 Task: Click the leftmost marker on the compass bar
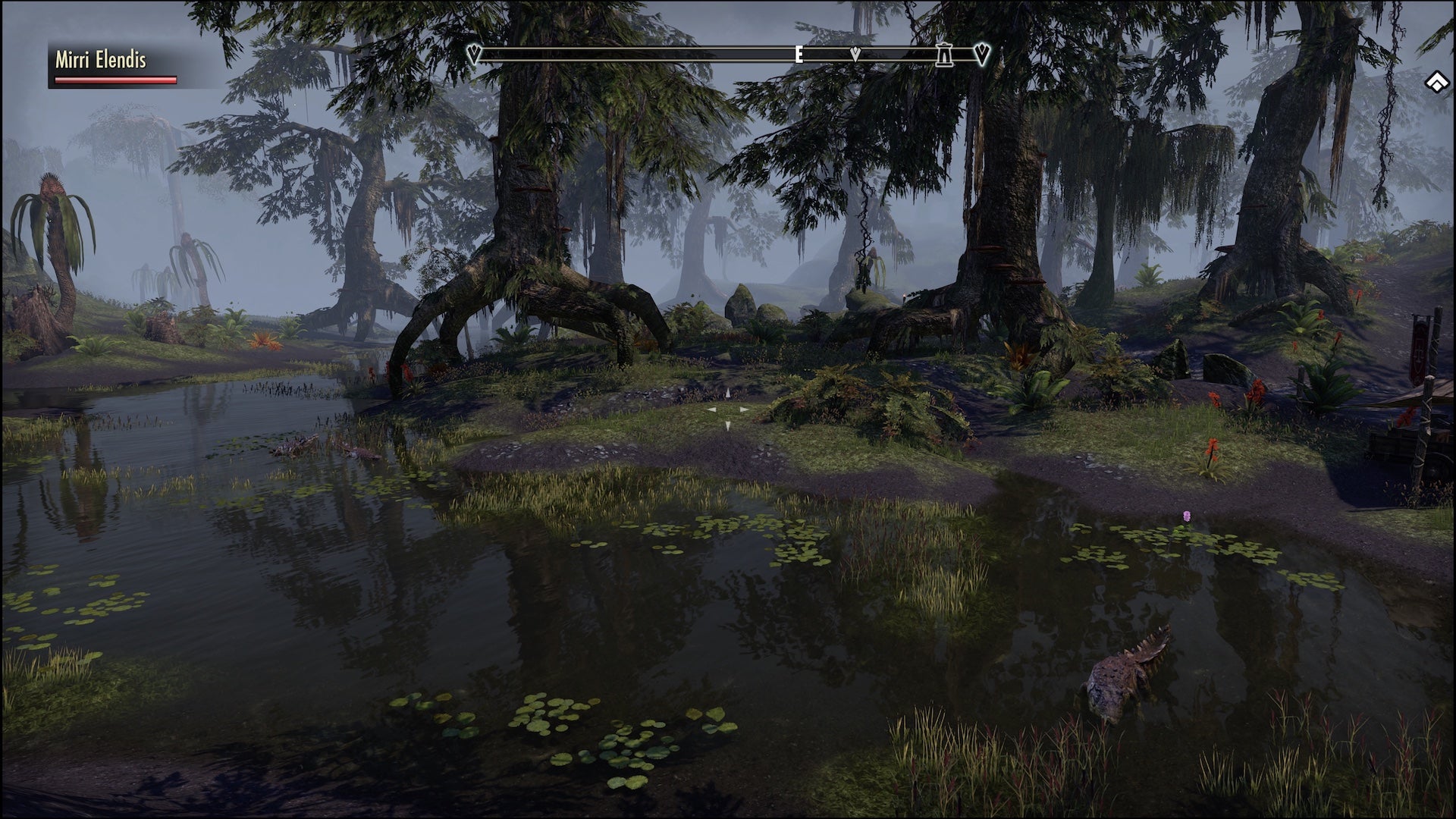[474, 54]
